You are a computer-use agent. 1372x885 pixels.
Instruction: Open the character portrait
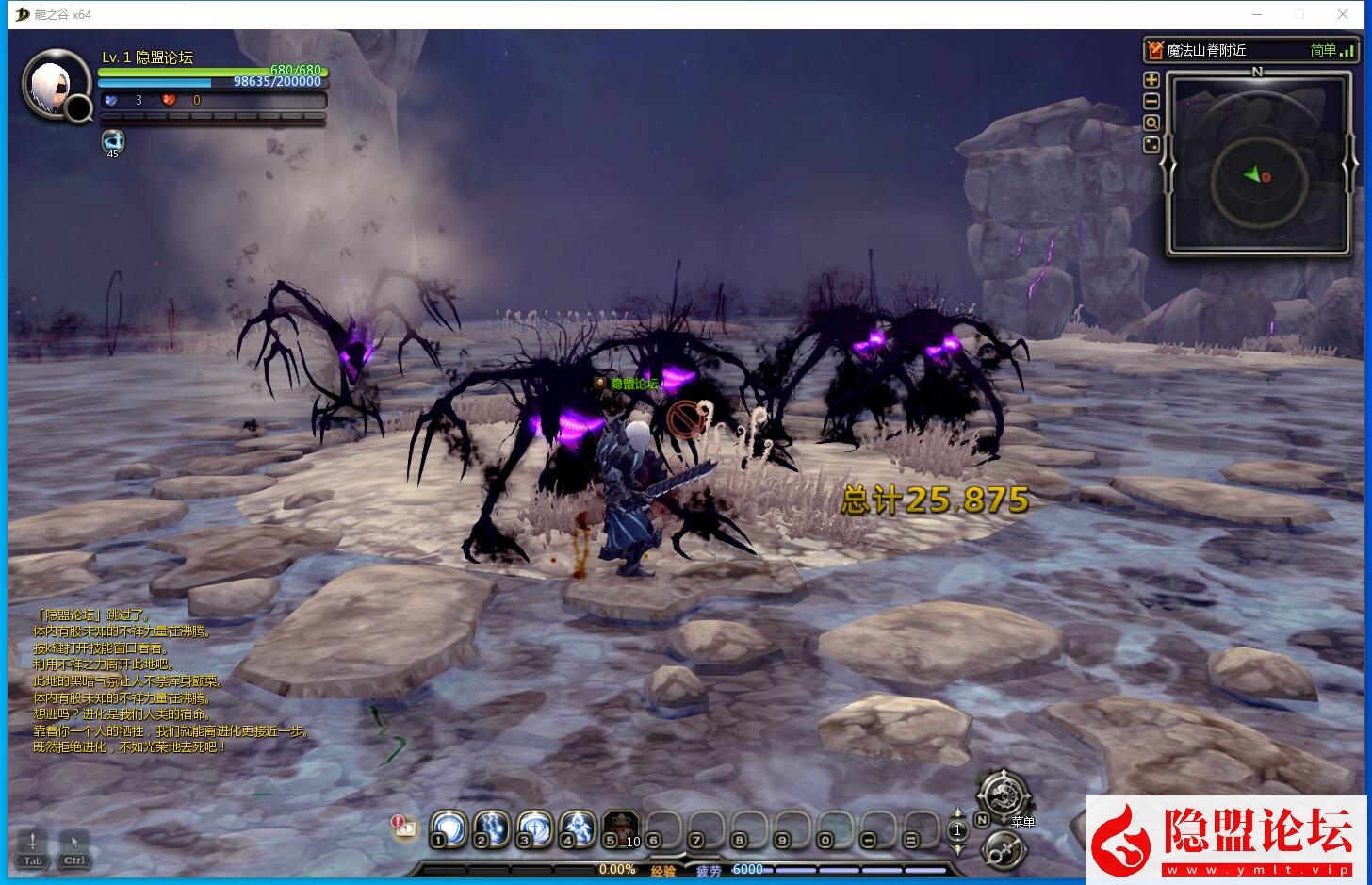[55, 85]
